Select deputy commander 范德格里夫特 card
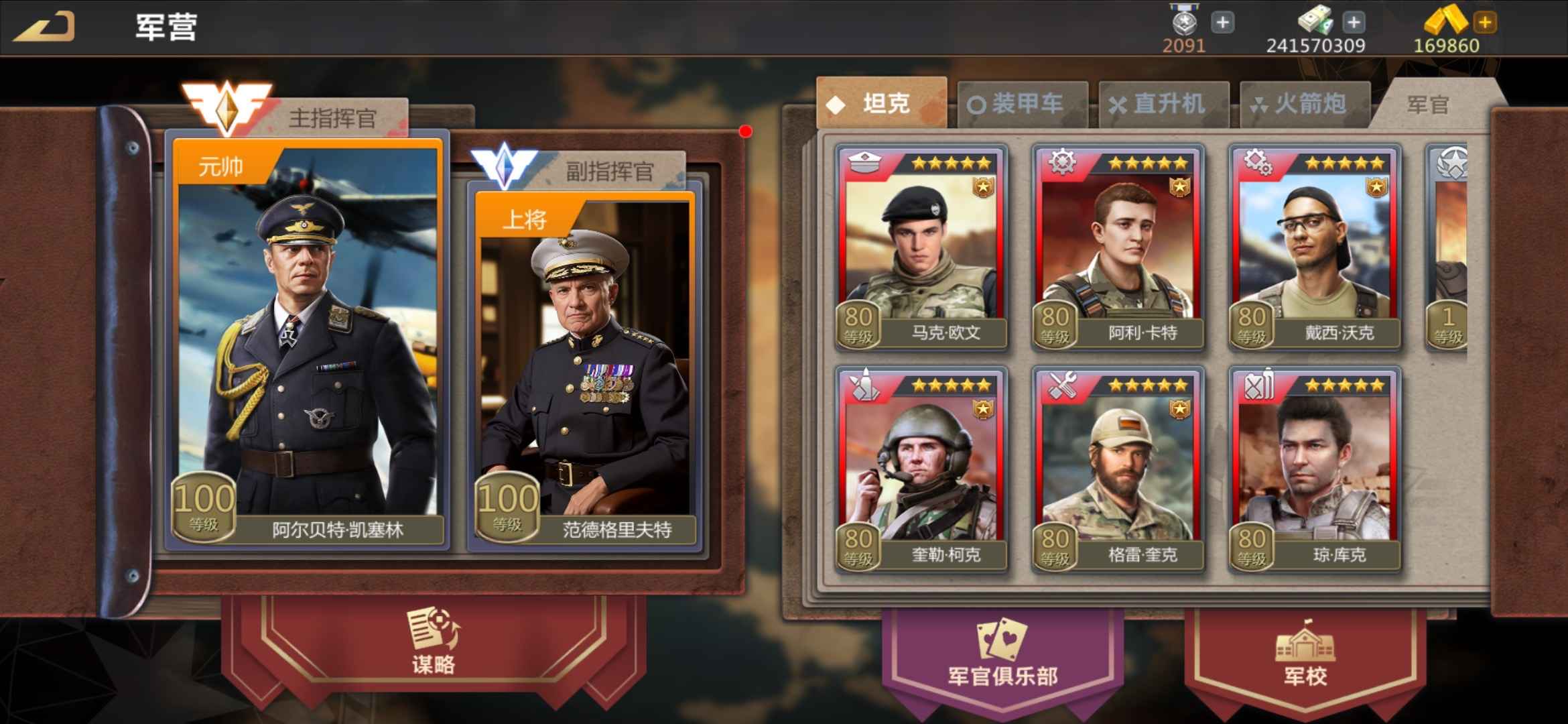The height and width of the screenshot is (724, 1568). (584, 369)
